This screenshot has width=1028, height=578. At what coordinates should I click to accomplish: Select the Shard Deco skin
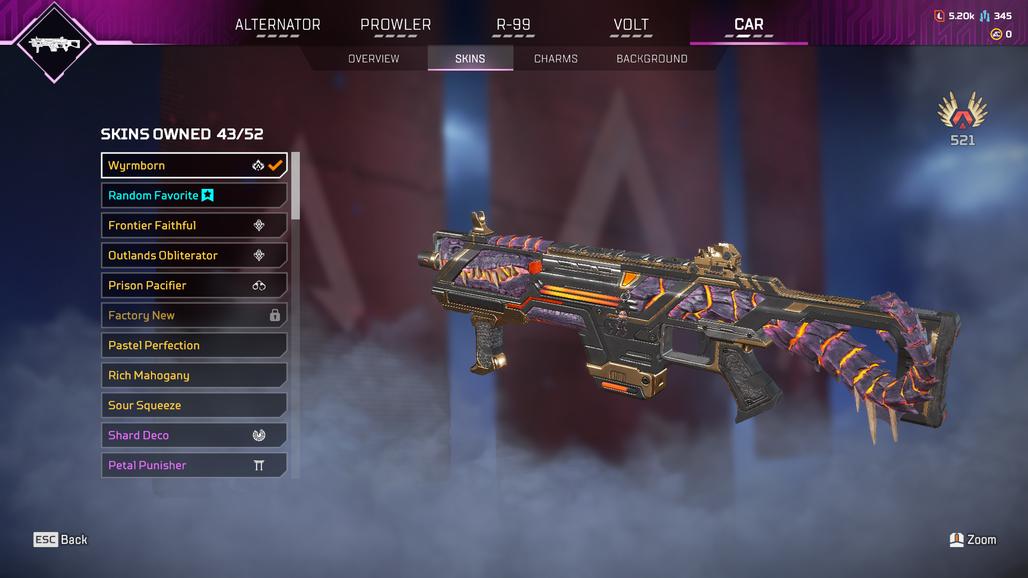tap(194, 435)
